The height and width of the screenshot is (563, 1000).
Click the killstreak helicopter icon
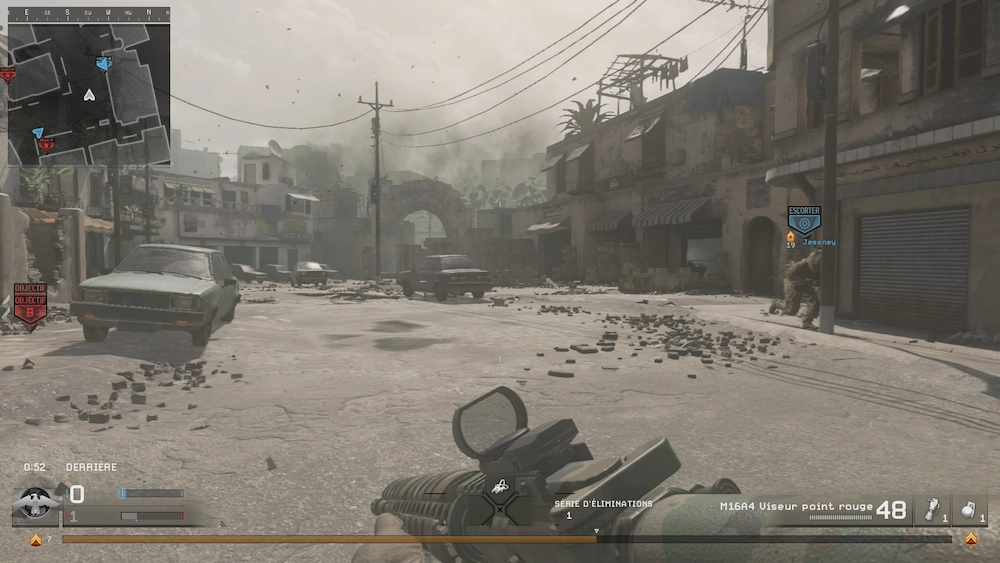499,487
